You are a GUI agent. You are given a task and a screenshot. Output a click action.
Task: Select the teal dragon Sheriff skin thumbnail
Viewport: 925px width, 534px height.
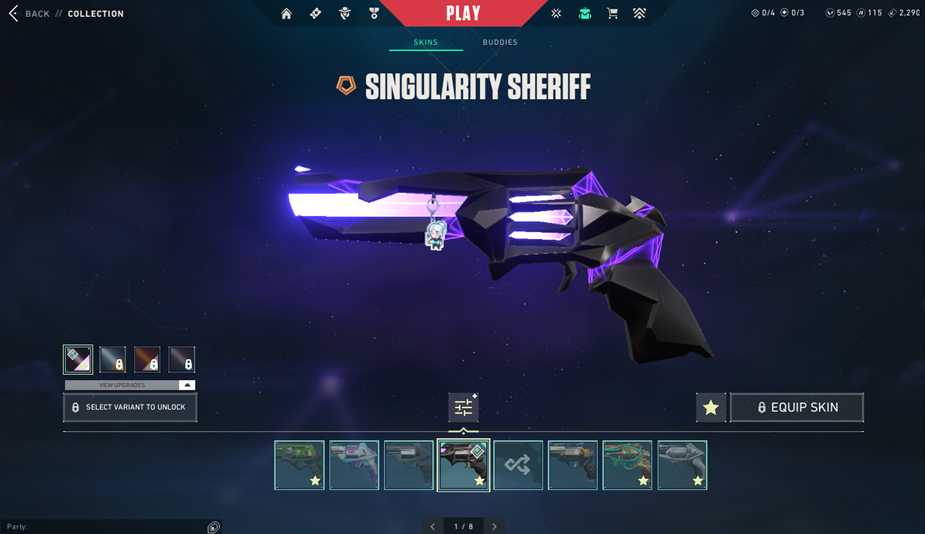pyautogui.click(x=627, y=465)
